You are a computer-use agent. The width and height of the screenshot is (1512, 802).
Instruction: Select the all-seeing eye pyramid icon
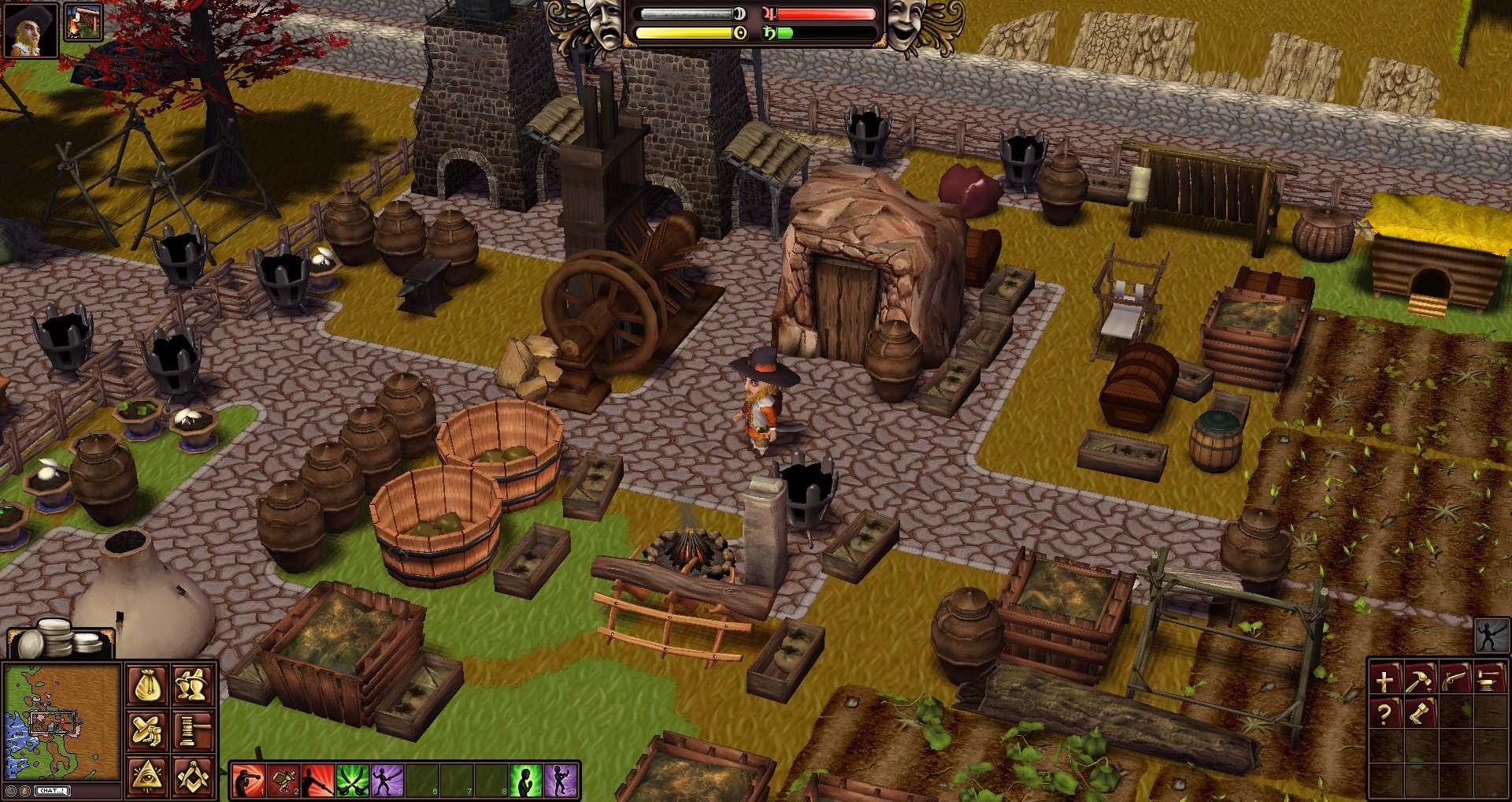[148, 774]
